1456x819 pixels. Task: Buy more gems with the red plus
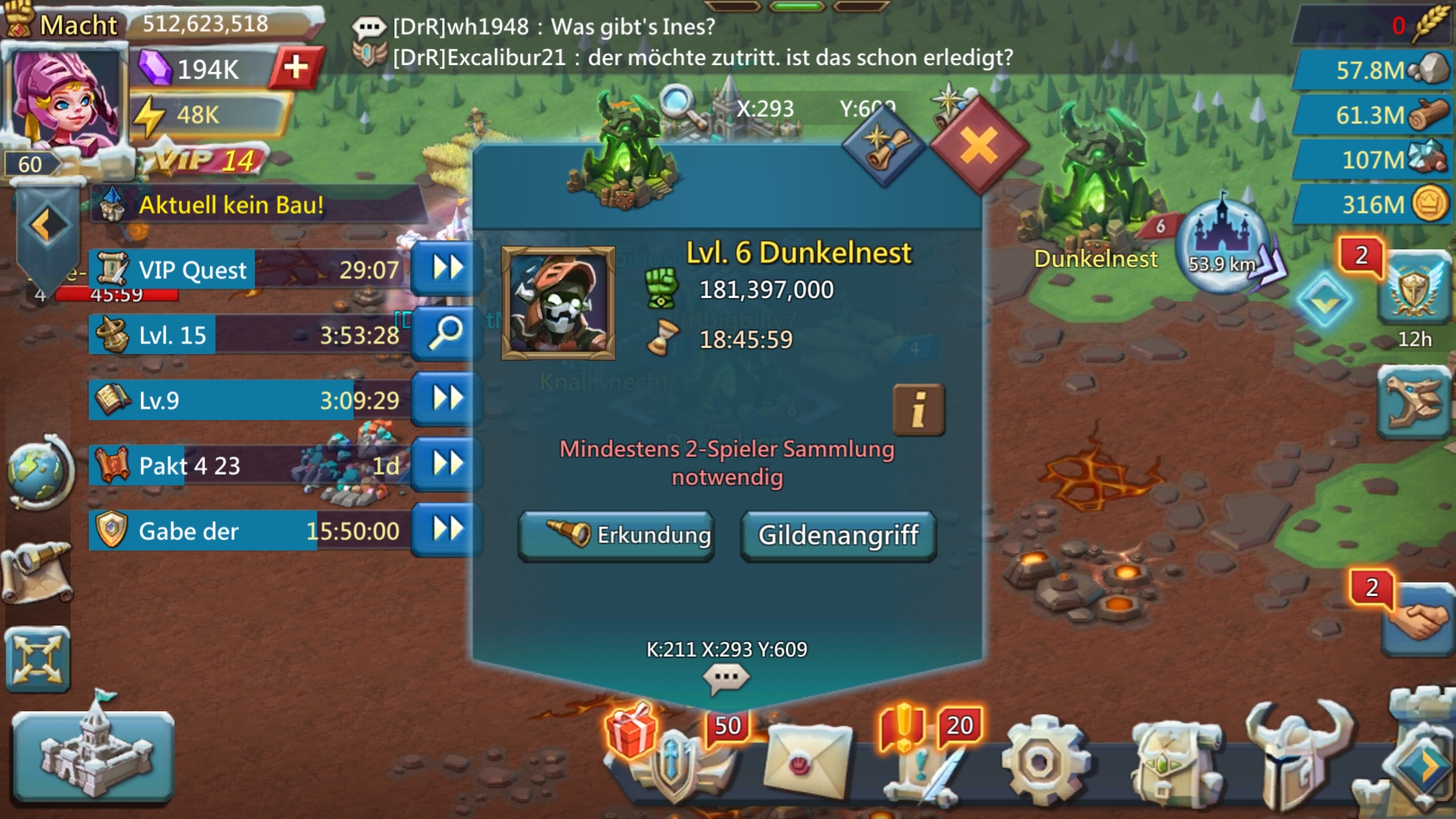(296, 68)
